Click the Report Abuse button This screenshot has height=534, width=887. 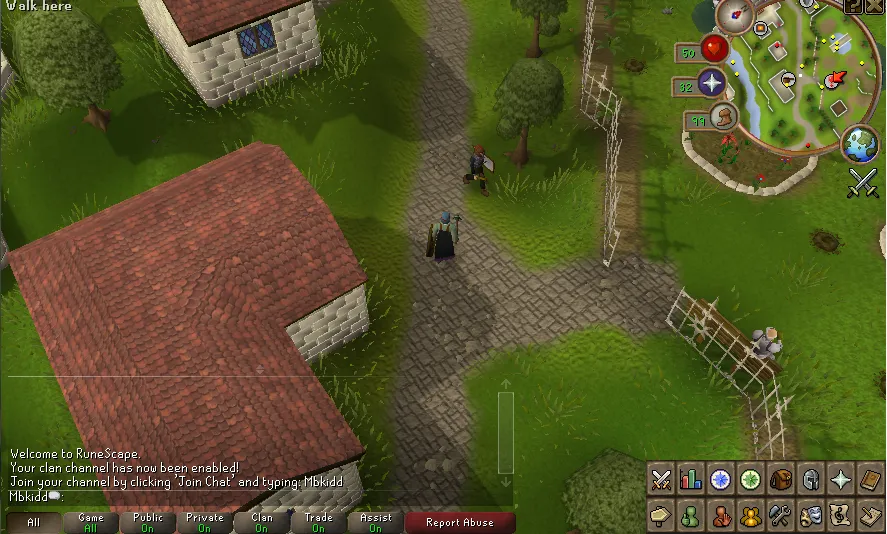(x=460, y=522)
